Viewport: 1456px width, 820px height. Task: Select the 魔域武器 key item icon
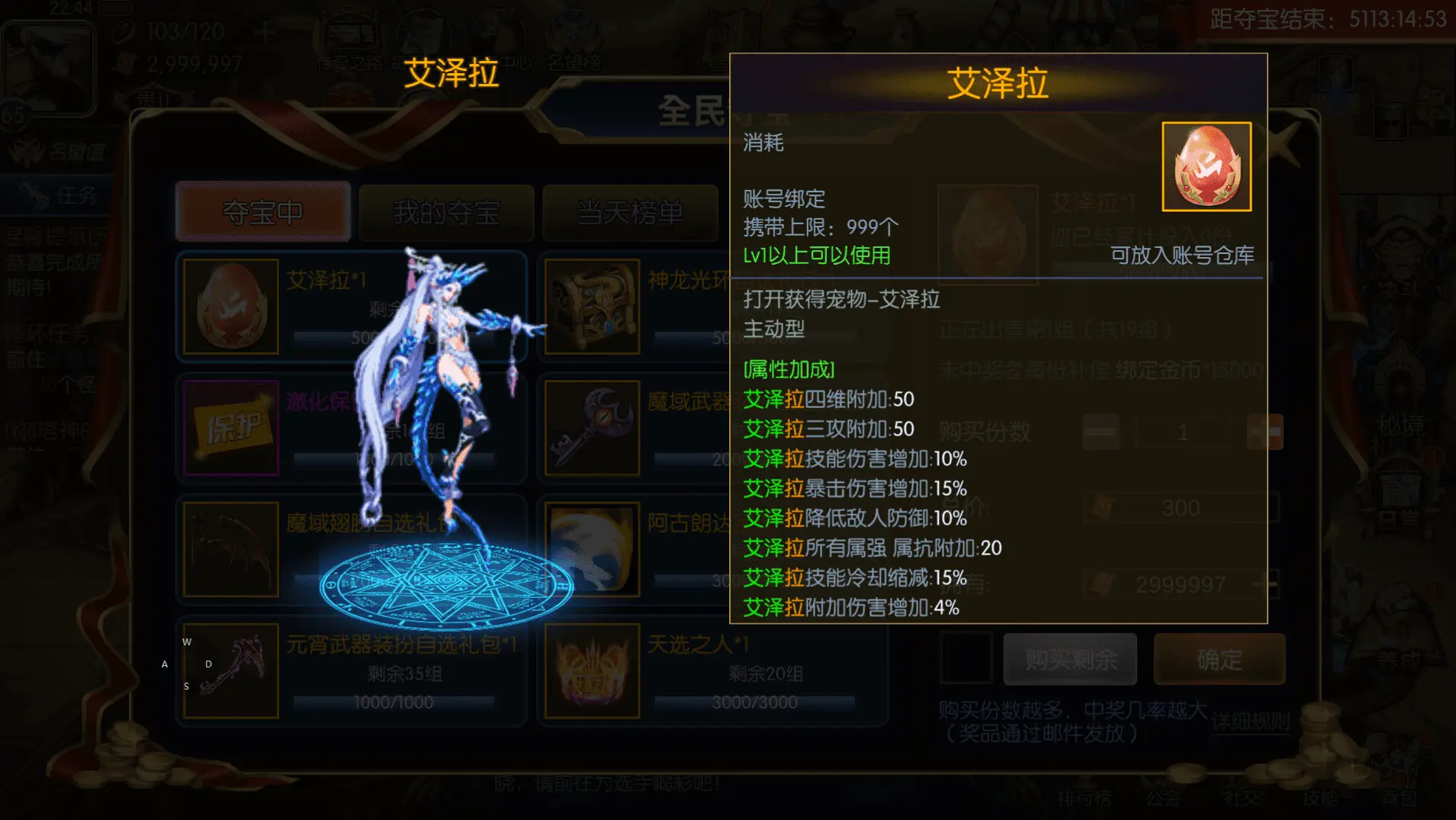tap(592, 427)
